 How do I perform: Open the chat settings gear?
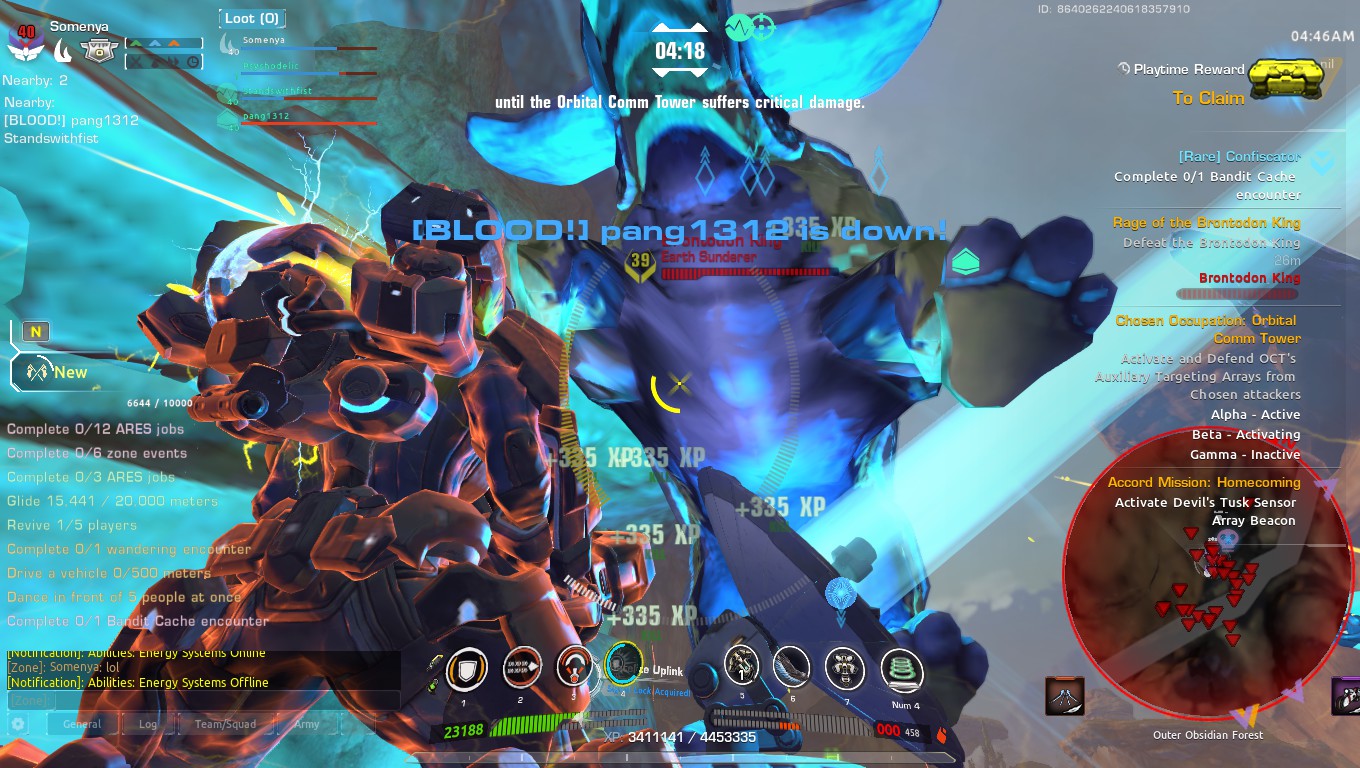coord(17,724)
